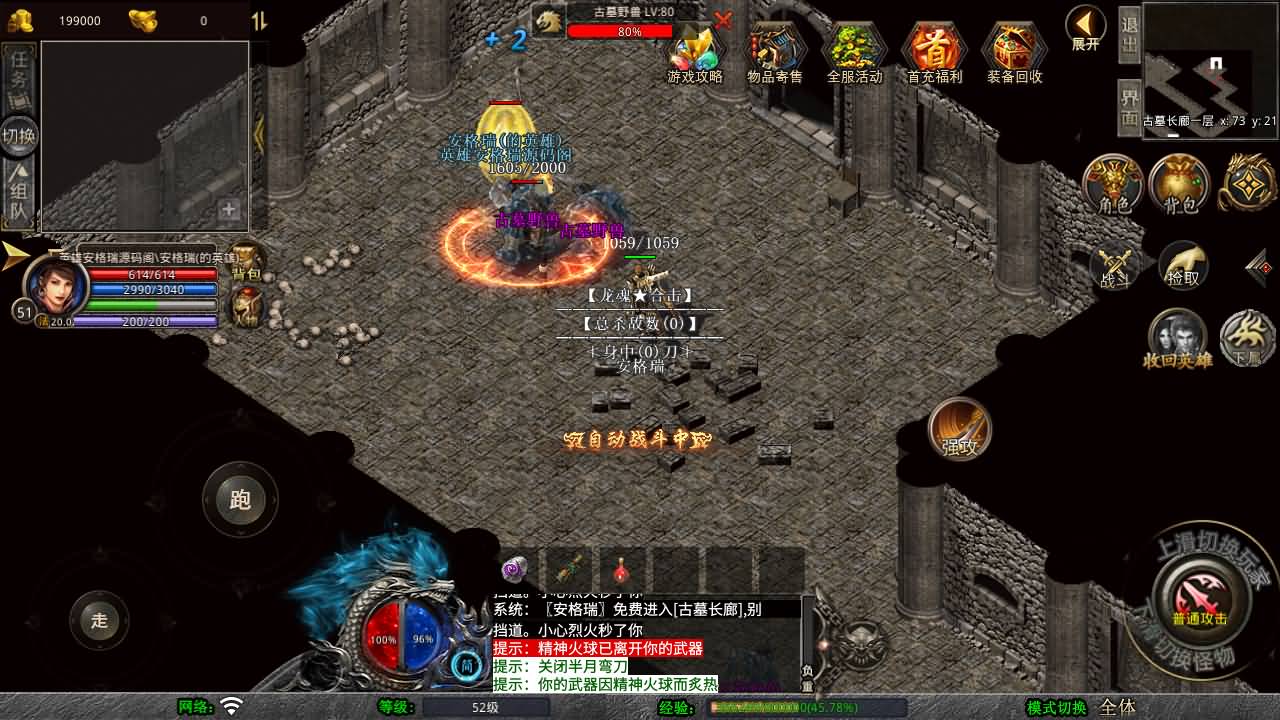Open the 游戏攻略 game guide icon
Image resolution: width=1280 pixels, height=720 pixels.
[x=695, y=52]
